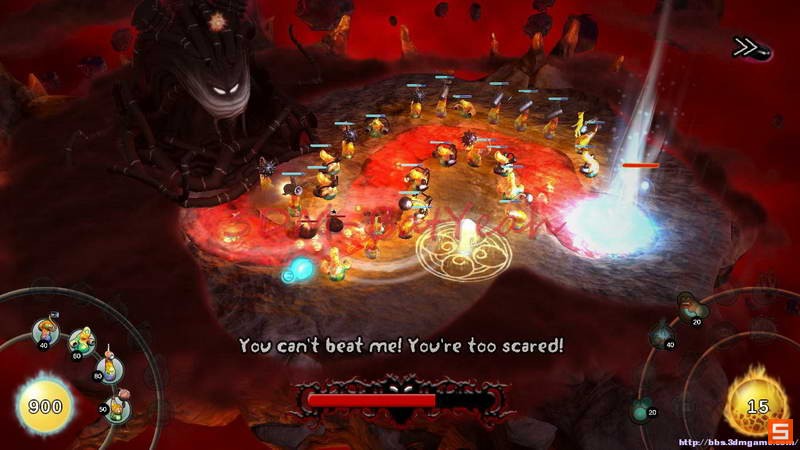Use the spell icon costing 40

point(661,338)
